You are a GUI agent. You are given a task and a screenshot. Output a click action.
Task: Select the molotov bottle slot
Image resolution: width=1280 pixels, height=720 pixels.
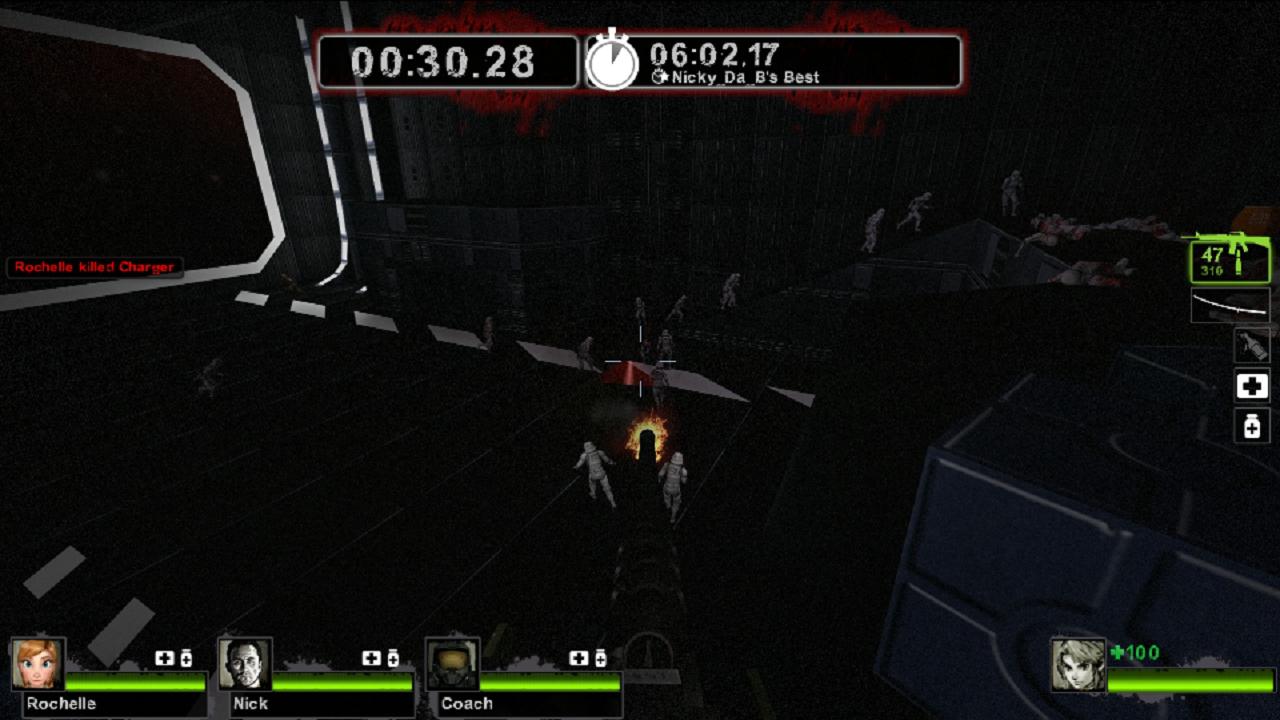1252,345
